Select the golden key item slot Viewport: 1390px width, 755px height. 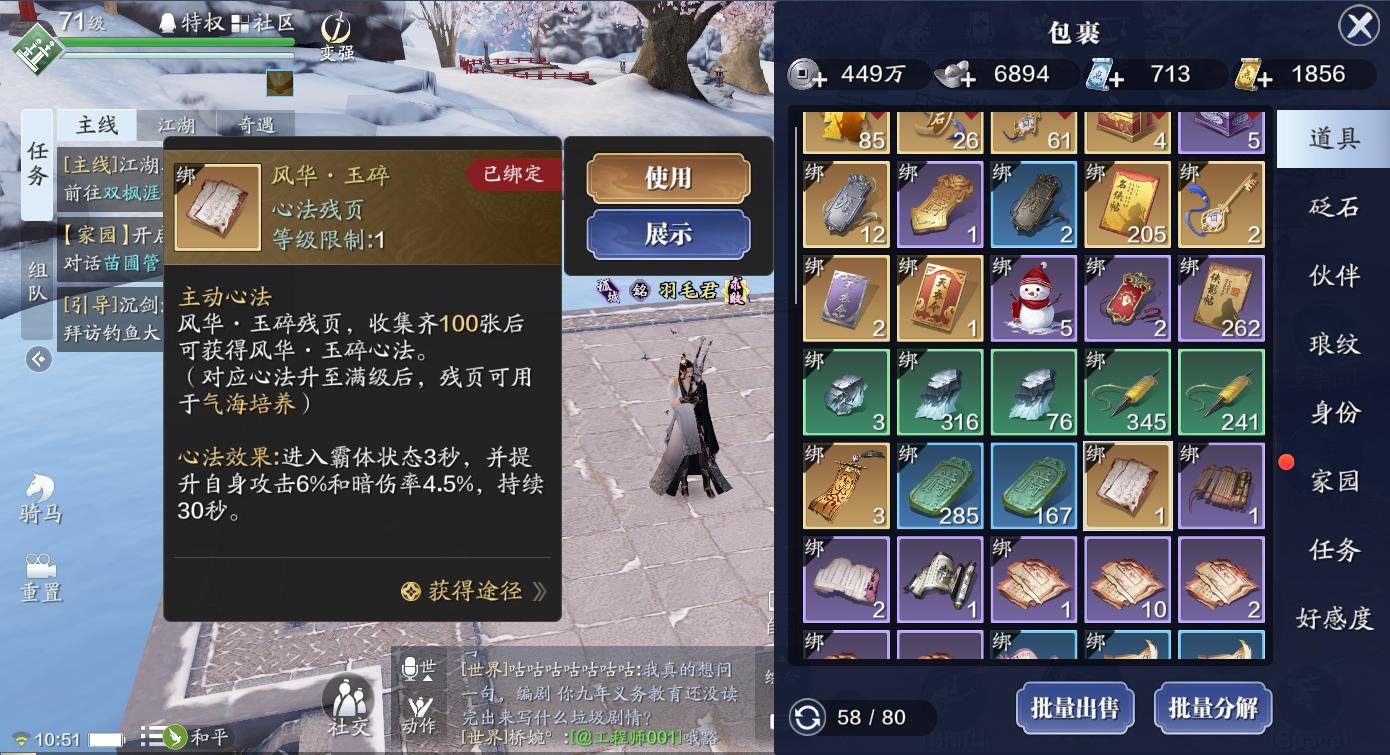click(x=1221, y=204)
